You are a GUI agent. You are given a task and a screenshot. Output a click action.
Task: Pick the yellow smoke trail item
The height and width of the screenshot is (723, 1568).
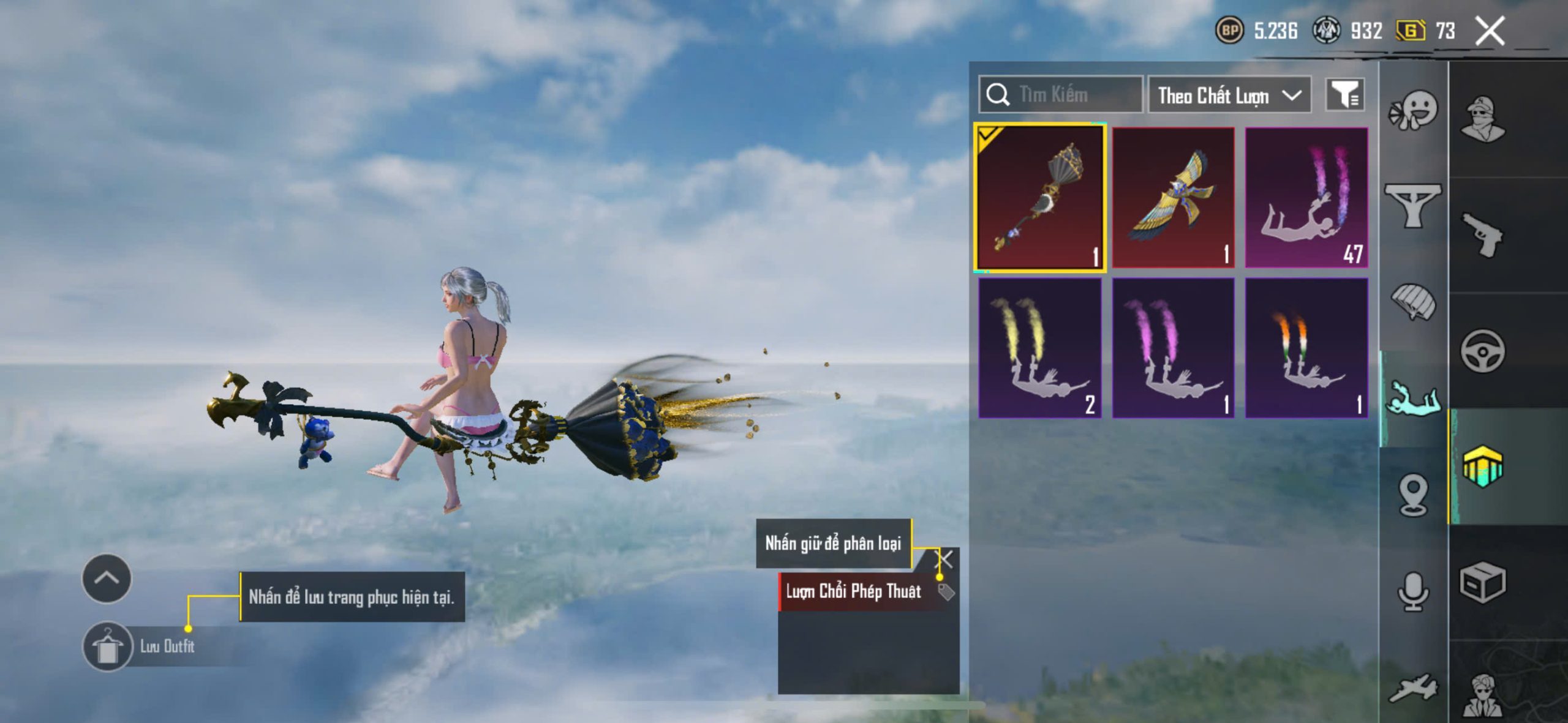click(1040, 348)
